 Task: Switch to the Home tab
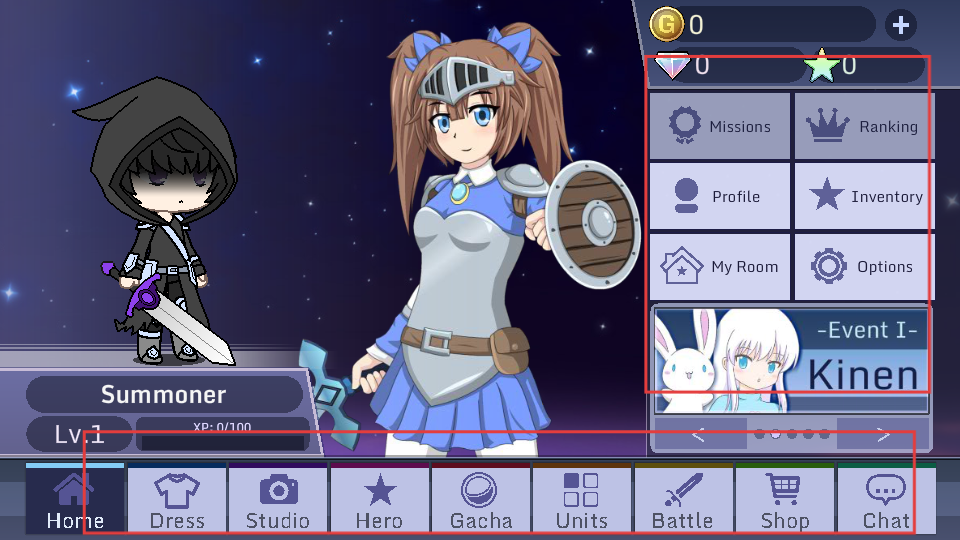pos(75,499)
